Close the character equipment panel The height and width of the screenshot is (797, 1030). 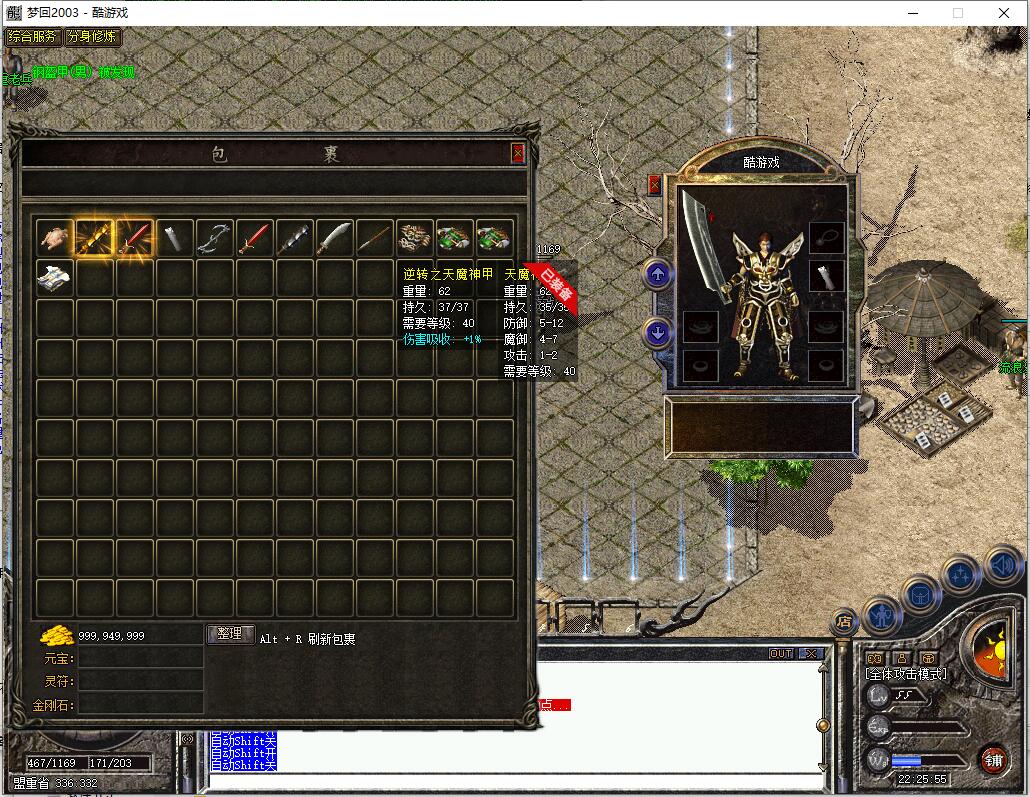pos(654,184)
